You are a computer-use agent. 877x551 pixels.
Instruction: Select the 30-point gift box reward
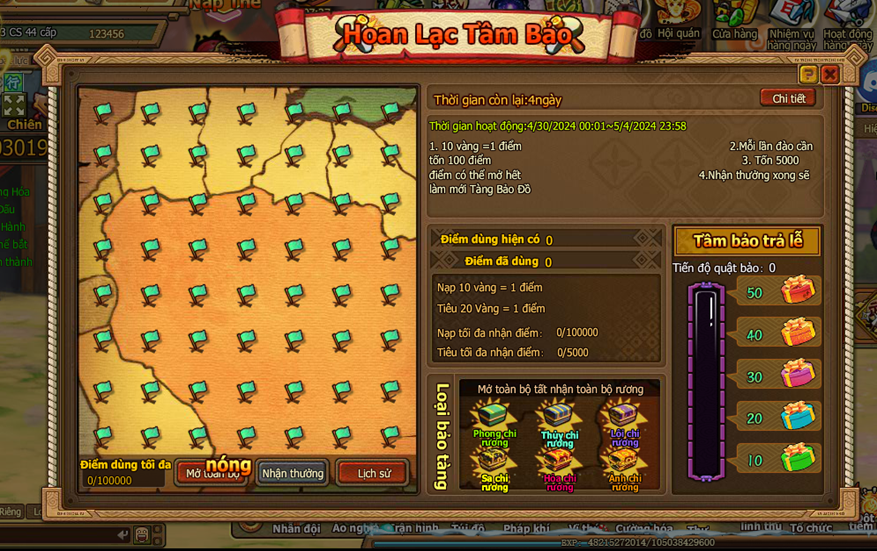(798, 375)
